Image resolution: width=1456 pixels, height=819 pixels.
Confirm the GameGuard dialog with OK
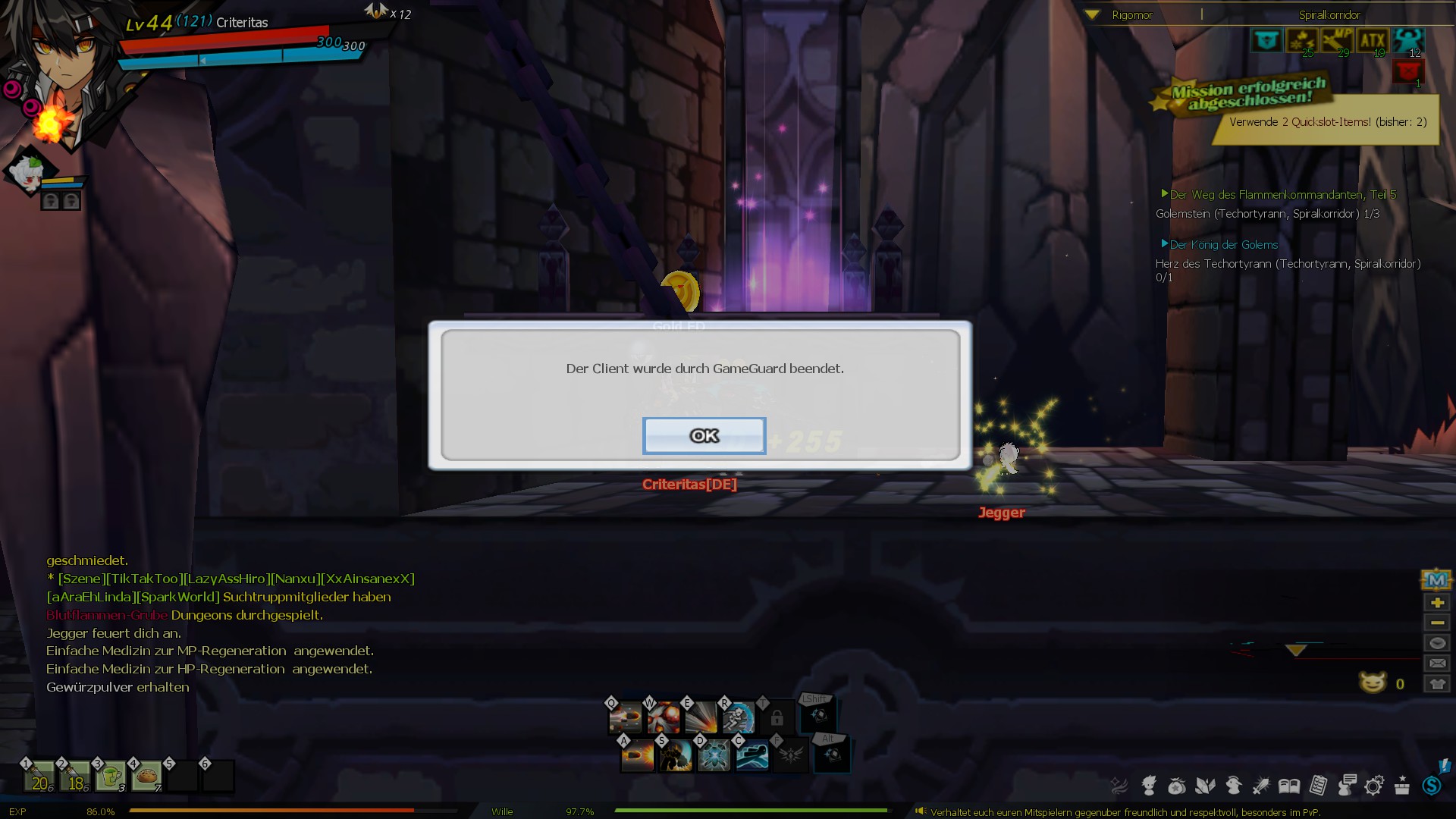coord(704,436)
